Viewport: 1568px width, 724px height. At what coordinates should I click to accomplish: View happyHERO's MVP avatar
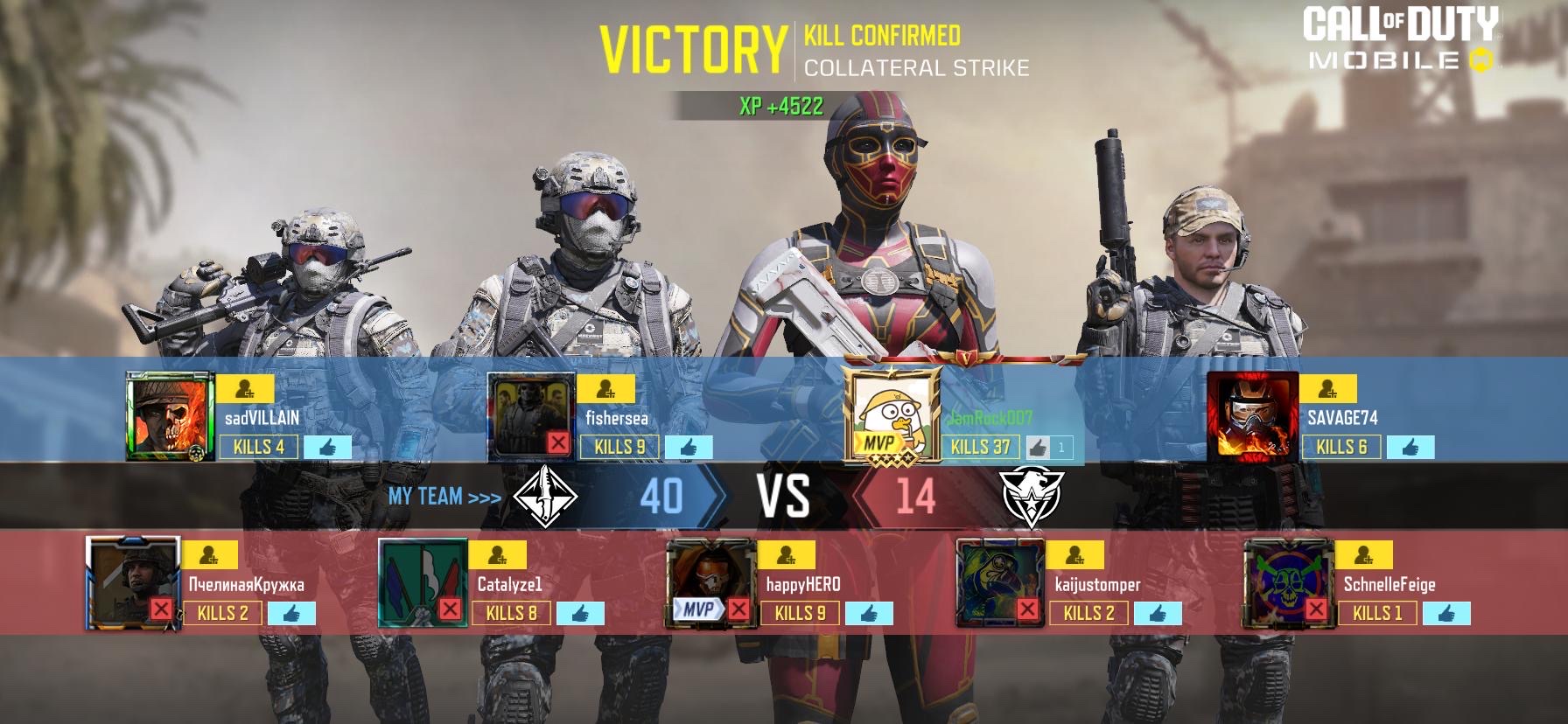710,581
